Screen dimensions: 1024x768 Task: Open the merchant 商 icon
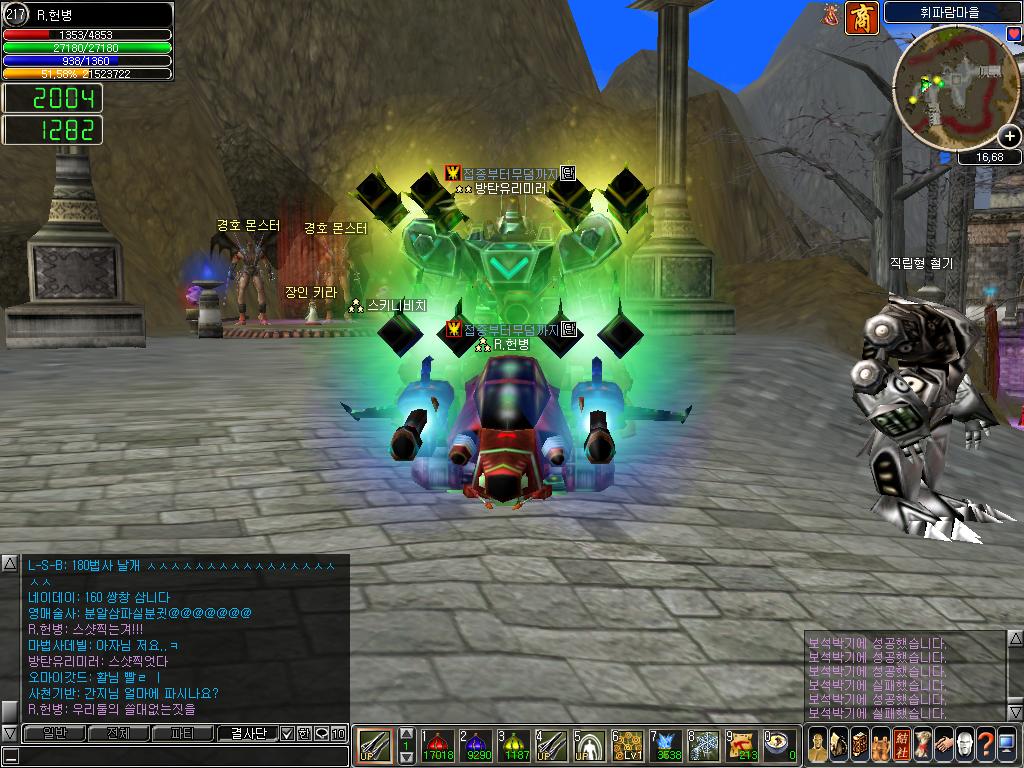860,17
